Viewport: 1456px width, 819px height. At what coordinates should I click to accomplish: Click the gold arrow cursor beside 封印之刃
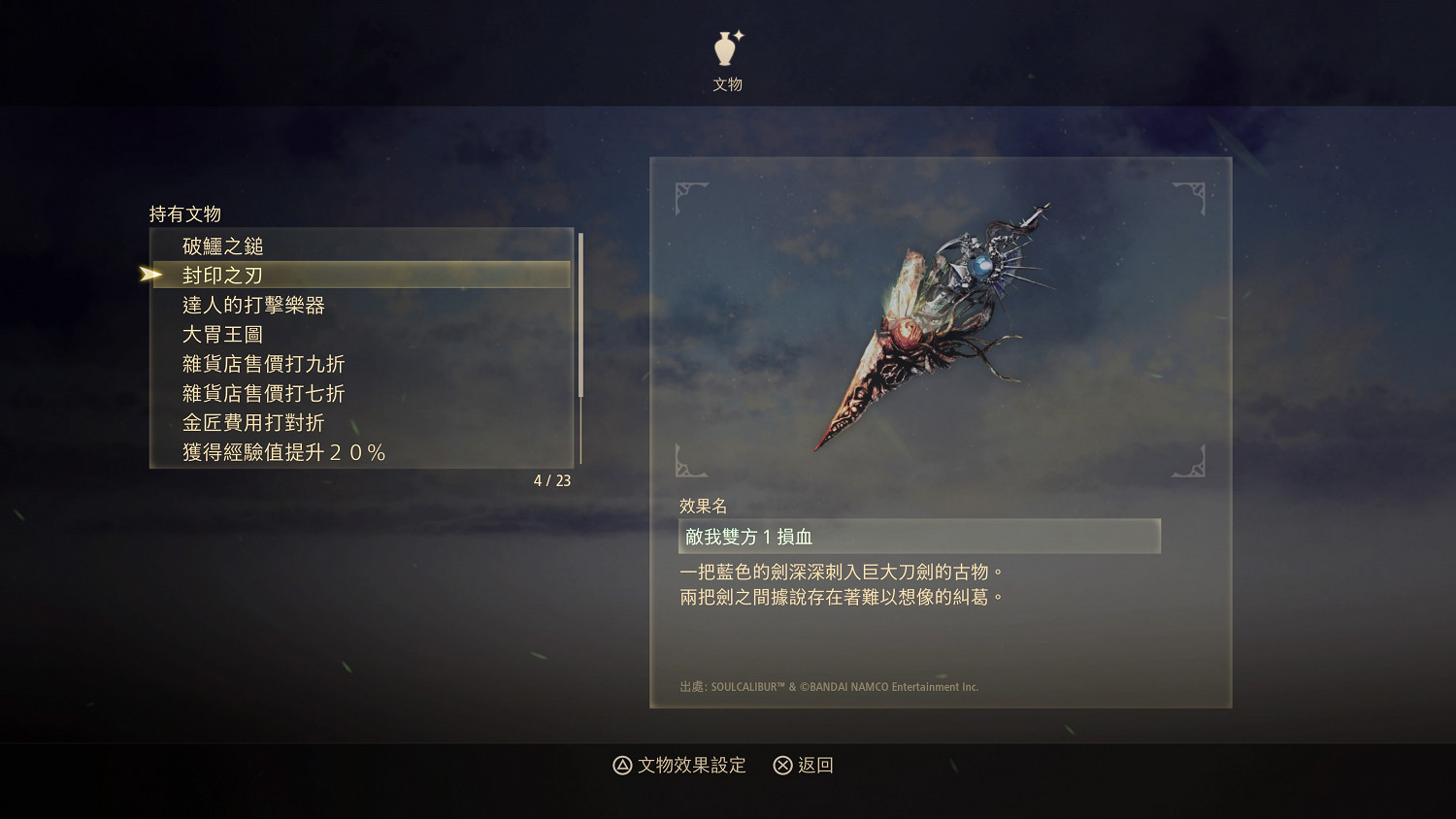(x=152, y=275)
